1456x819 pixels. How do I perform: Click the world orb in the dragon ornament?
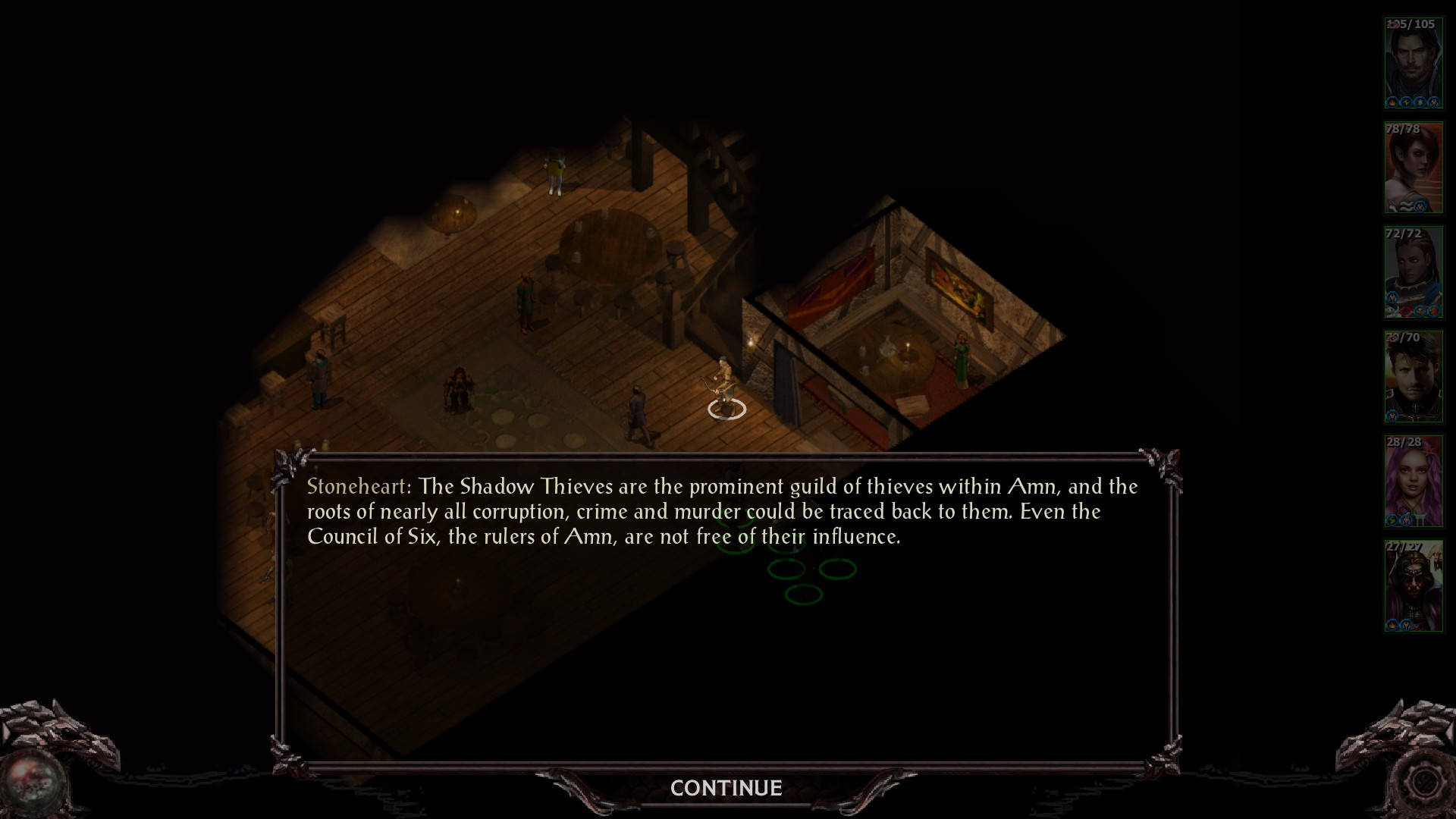tap(33, 781)
